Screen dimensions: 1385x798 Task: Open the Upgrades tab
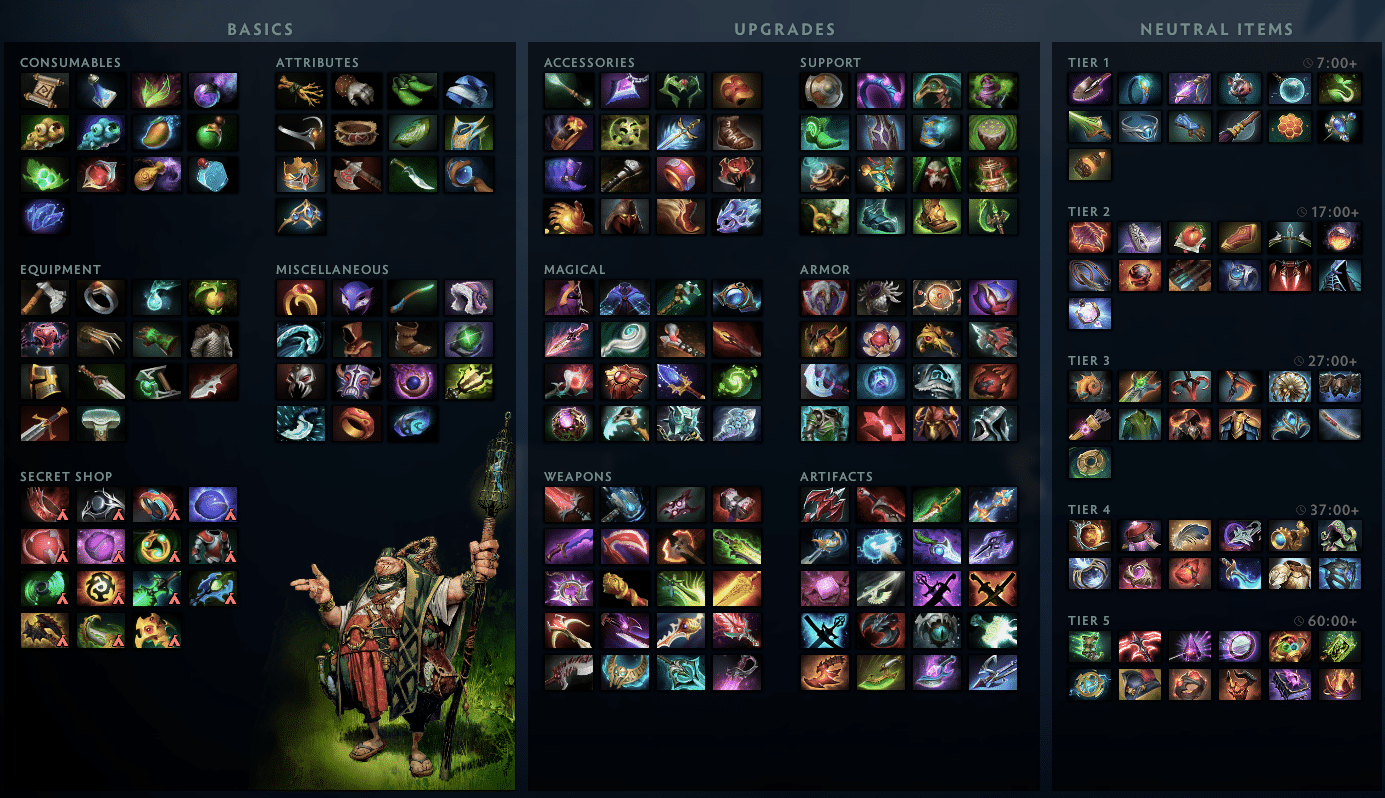(x=784, y=29)
